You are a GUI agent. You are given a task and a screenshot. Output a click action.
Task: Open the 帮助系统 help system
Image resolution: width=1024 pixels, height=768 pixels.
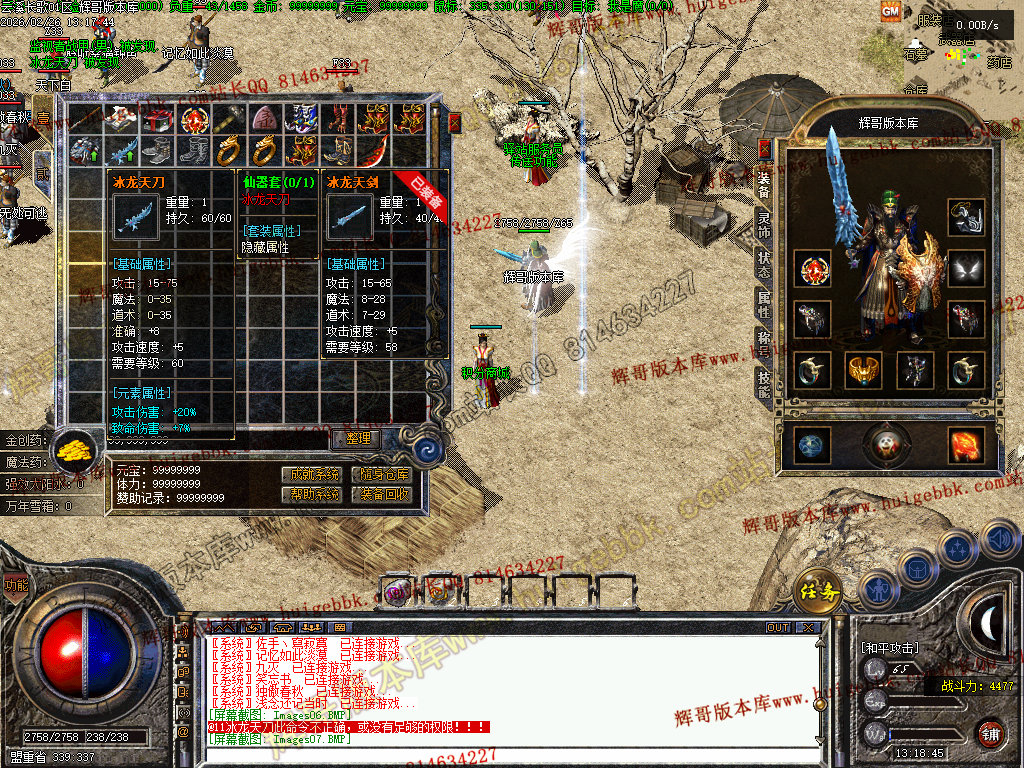(311, 494)
